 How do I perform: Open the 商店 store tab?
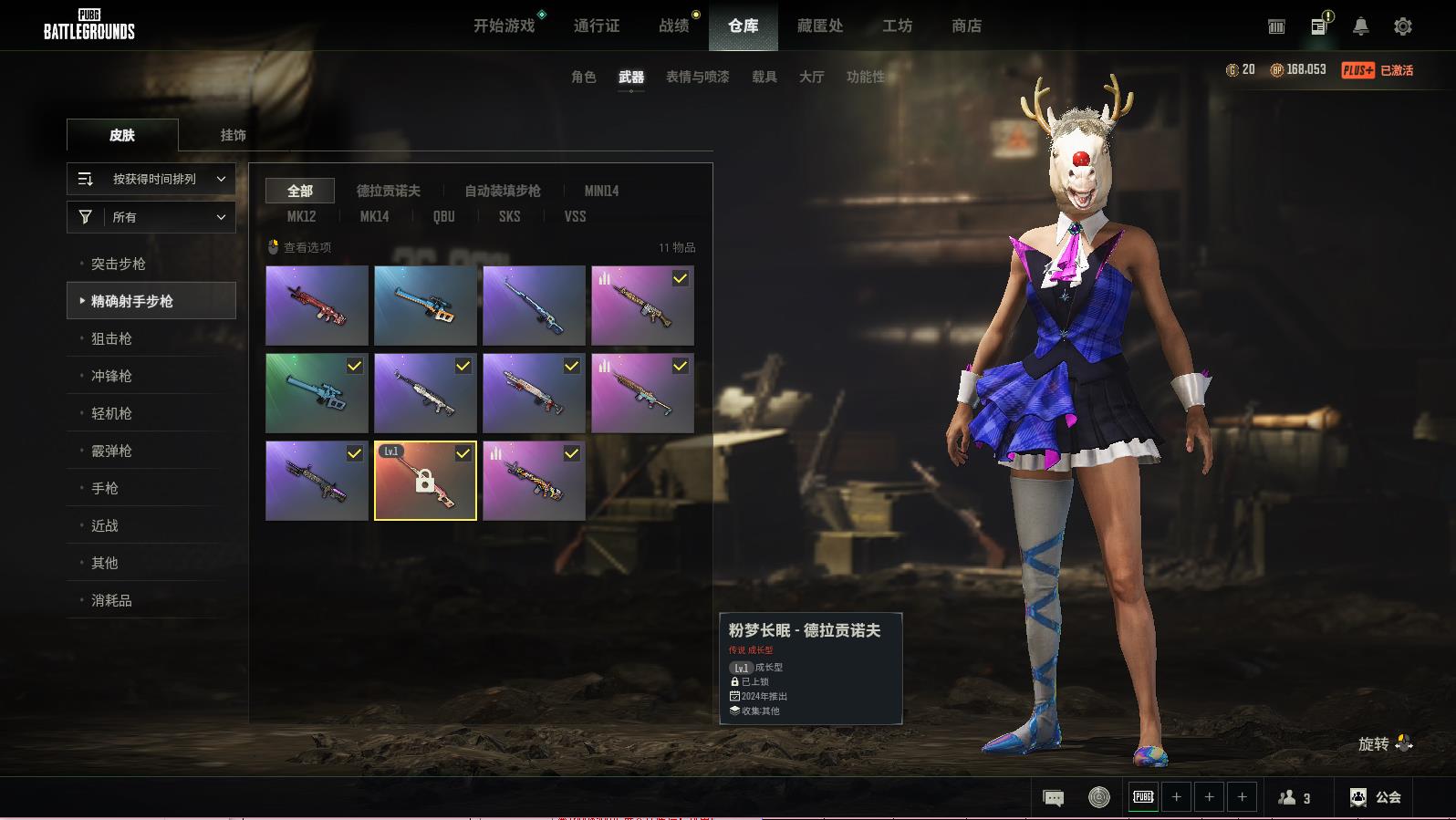coord(966,26)
